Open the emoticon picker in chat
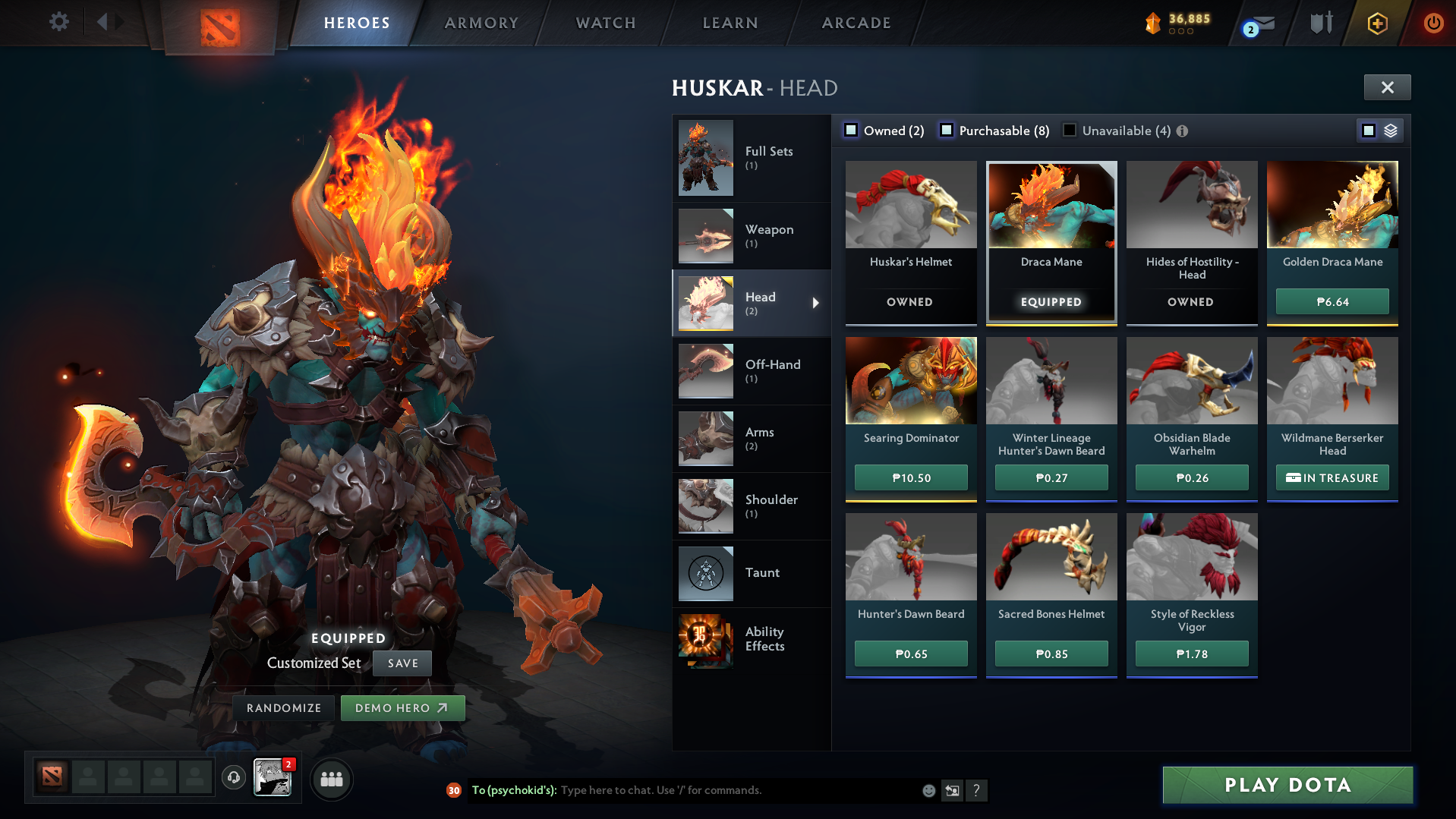 tap(928, 790)
